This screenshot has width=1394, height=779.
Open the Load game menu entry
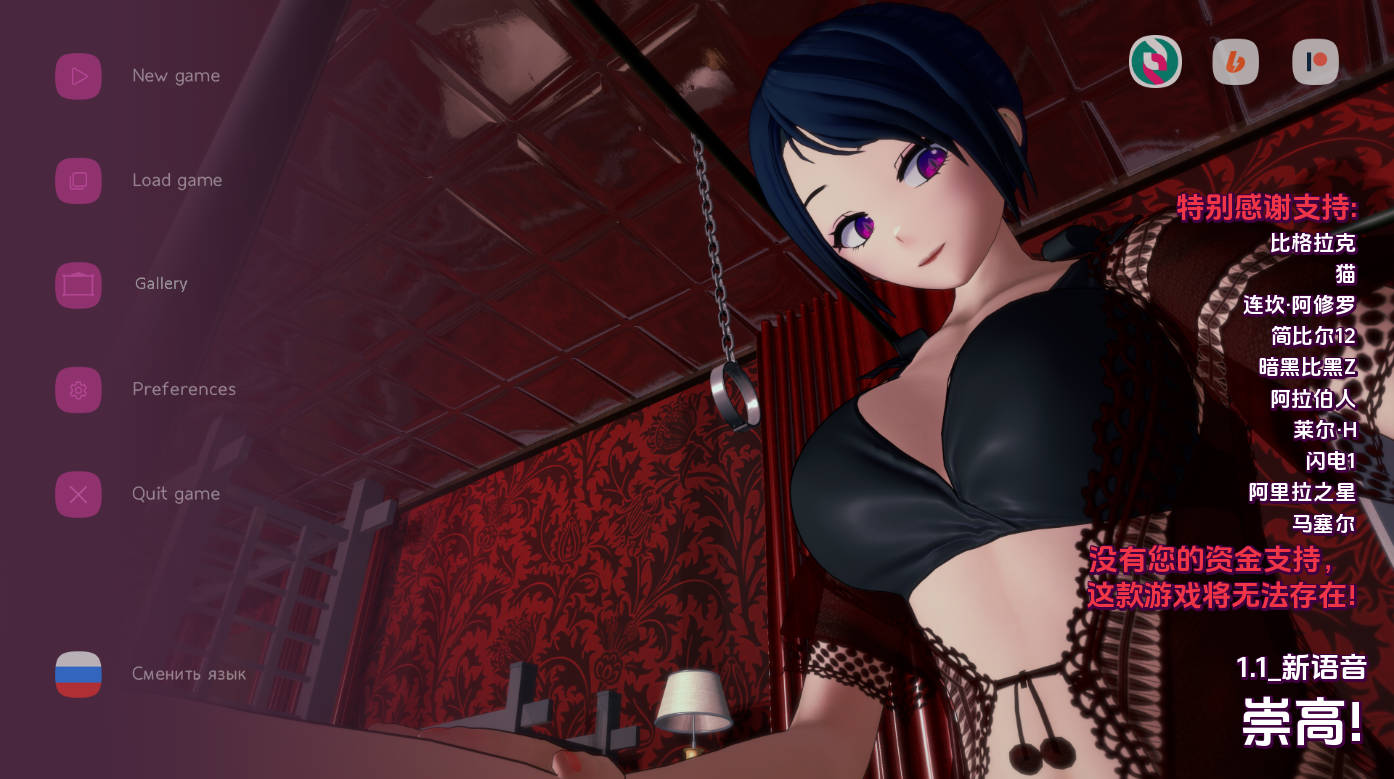(176, 180)
